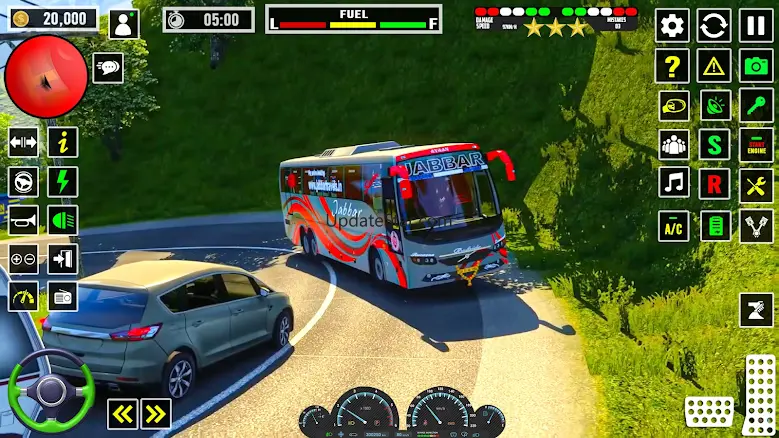The image size is (779, 438).
Task: Click the circular arrows restart button
Action: 714,26
